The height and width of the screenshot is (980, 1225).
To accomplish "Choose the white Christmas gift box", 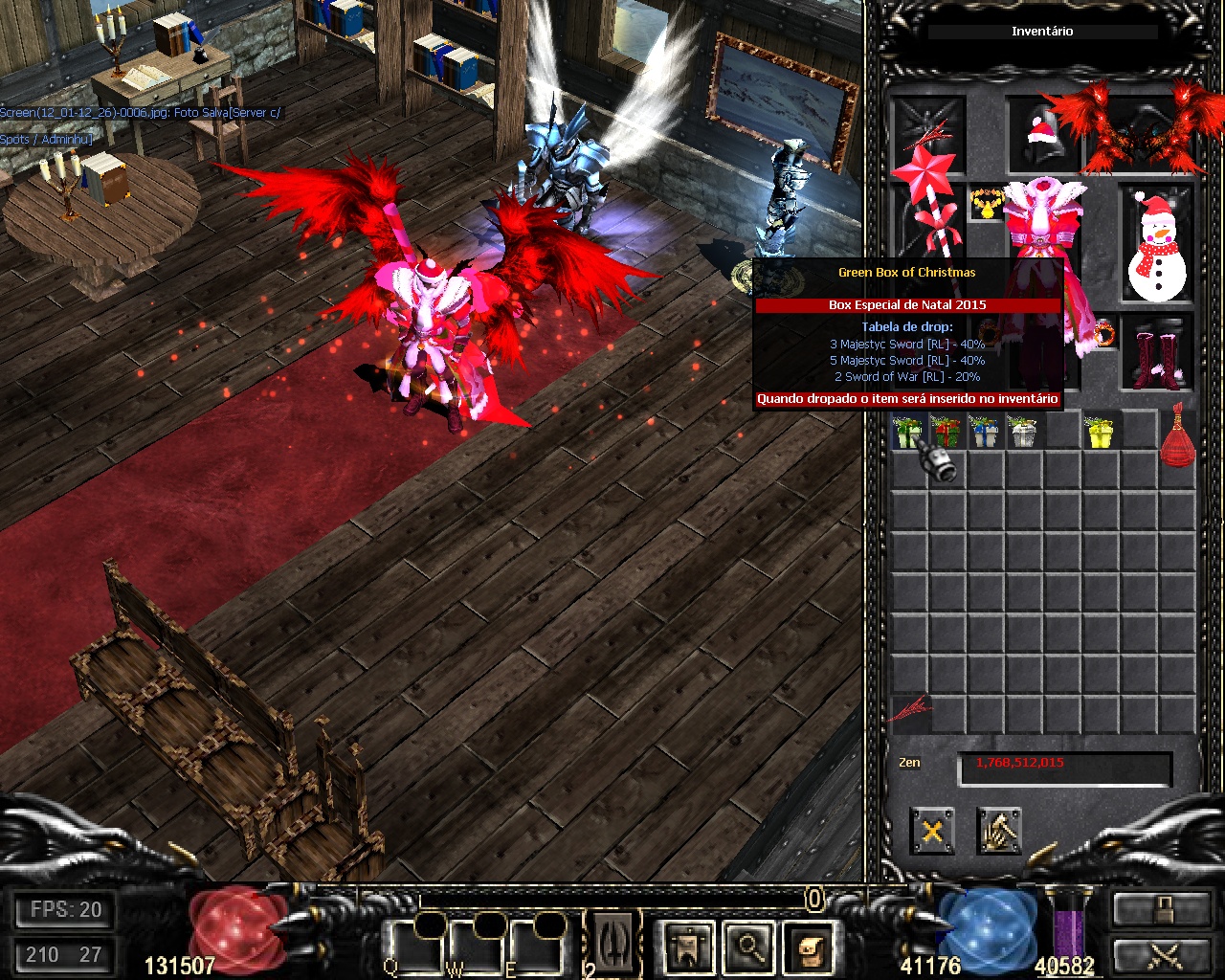I will [x=1022, y=432].
